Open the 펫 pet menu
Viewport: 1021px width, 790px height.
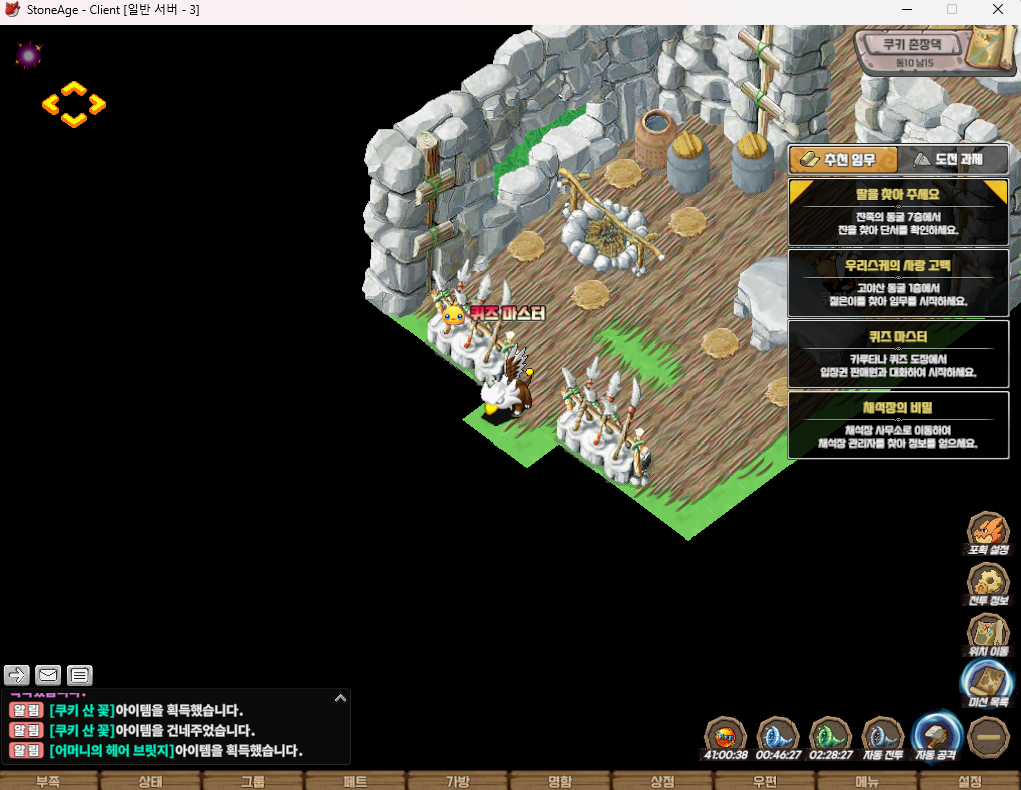355,781
